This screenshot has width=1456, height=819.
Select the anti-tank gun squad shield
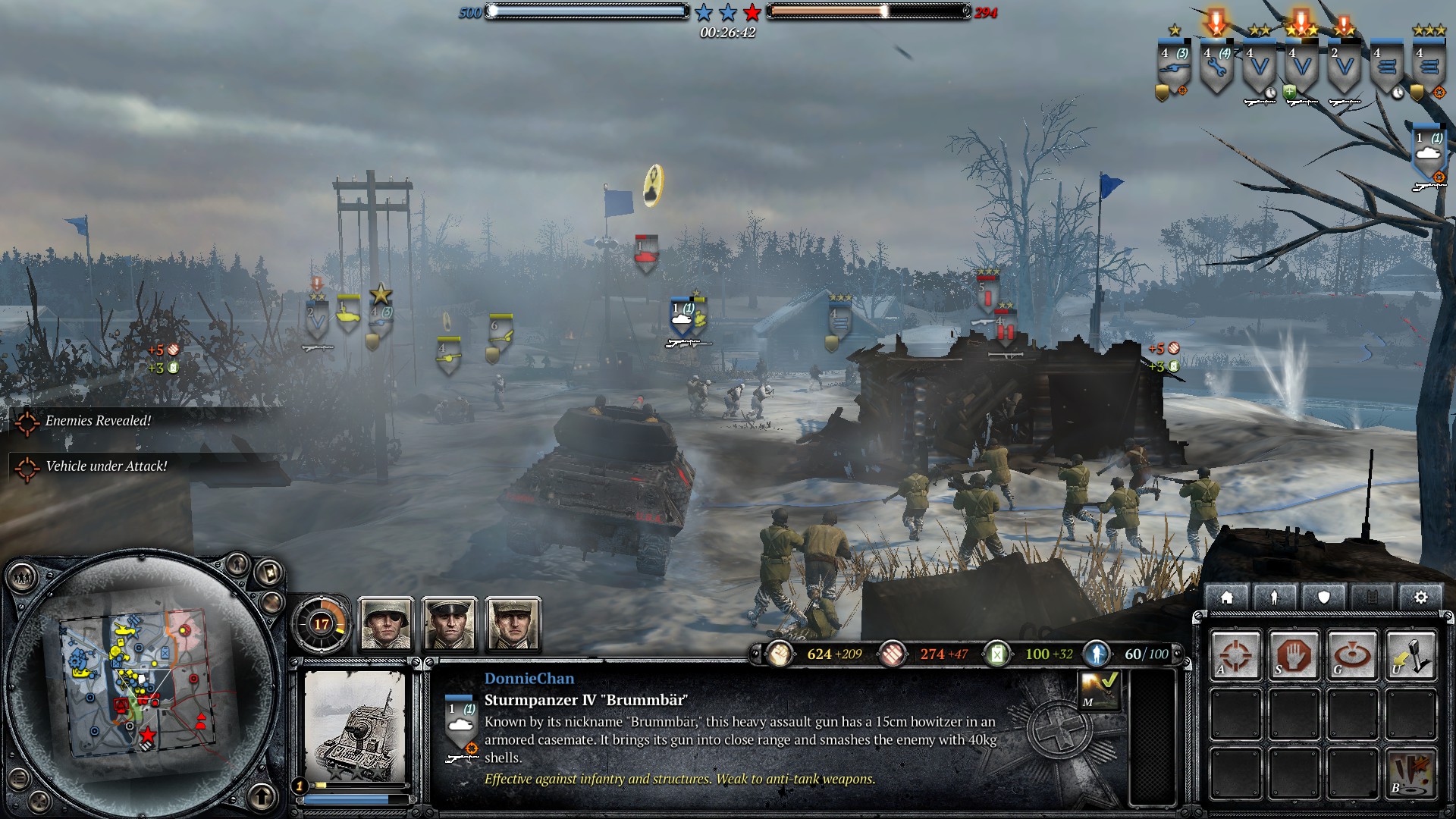click(x=1174, y=70)
